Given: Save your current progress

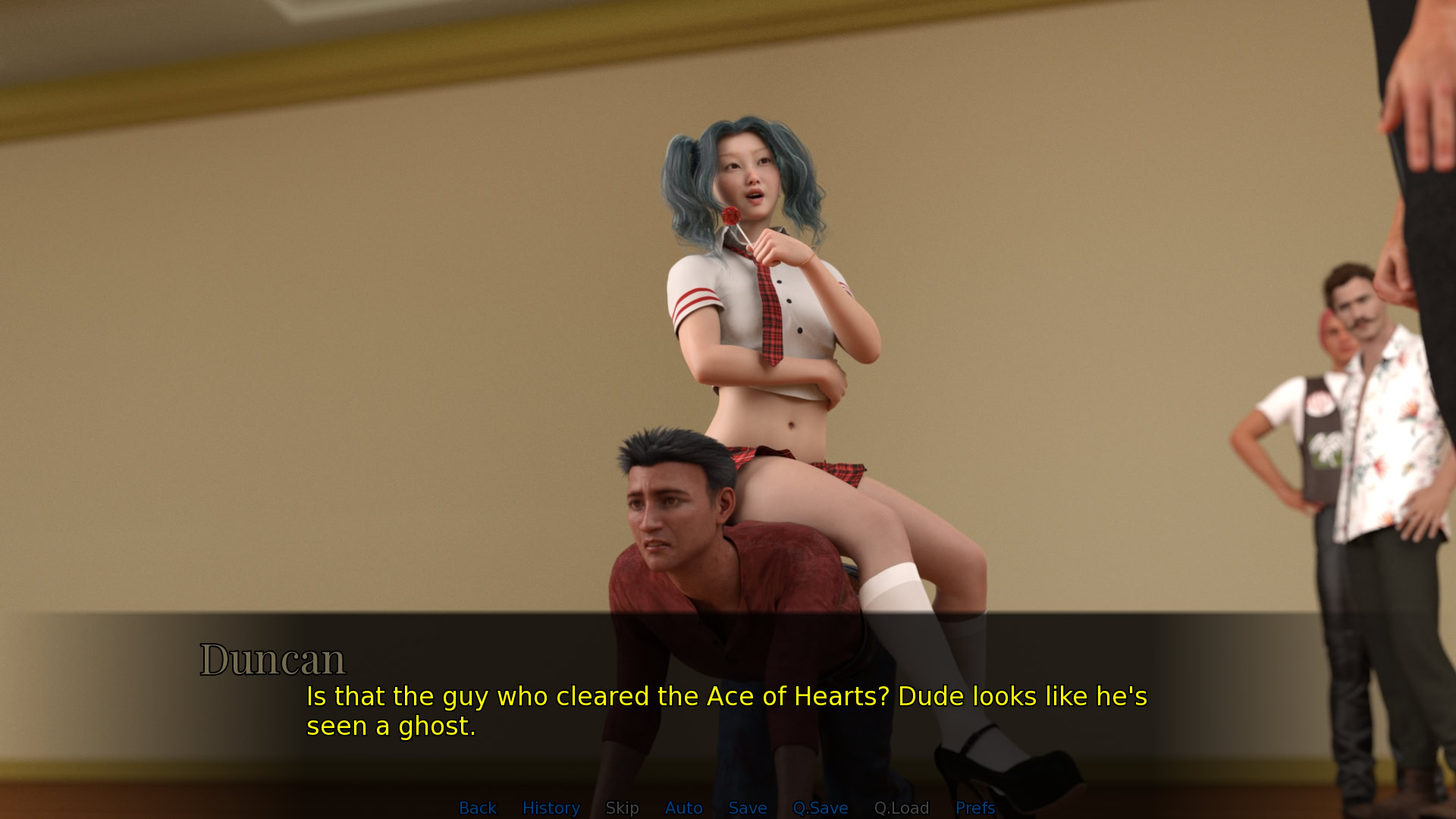Looking at the screenshot, I should coord(747,808).
